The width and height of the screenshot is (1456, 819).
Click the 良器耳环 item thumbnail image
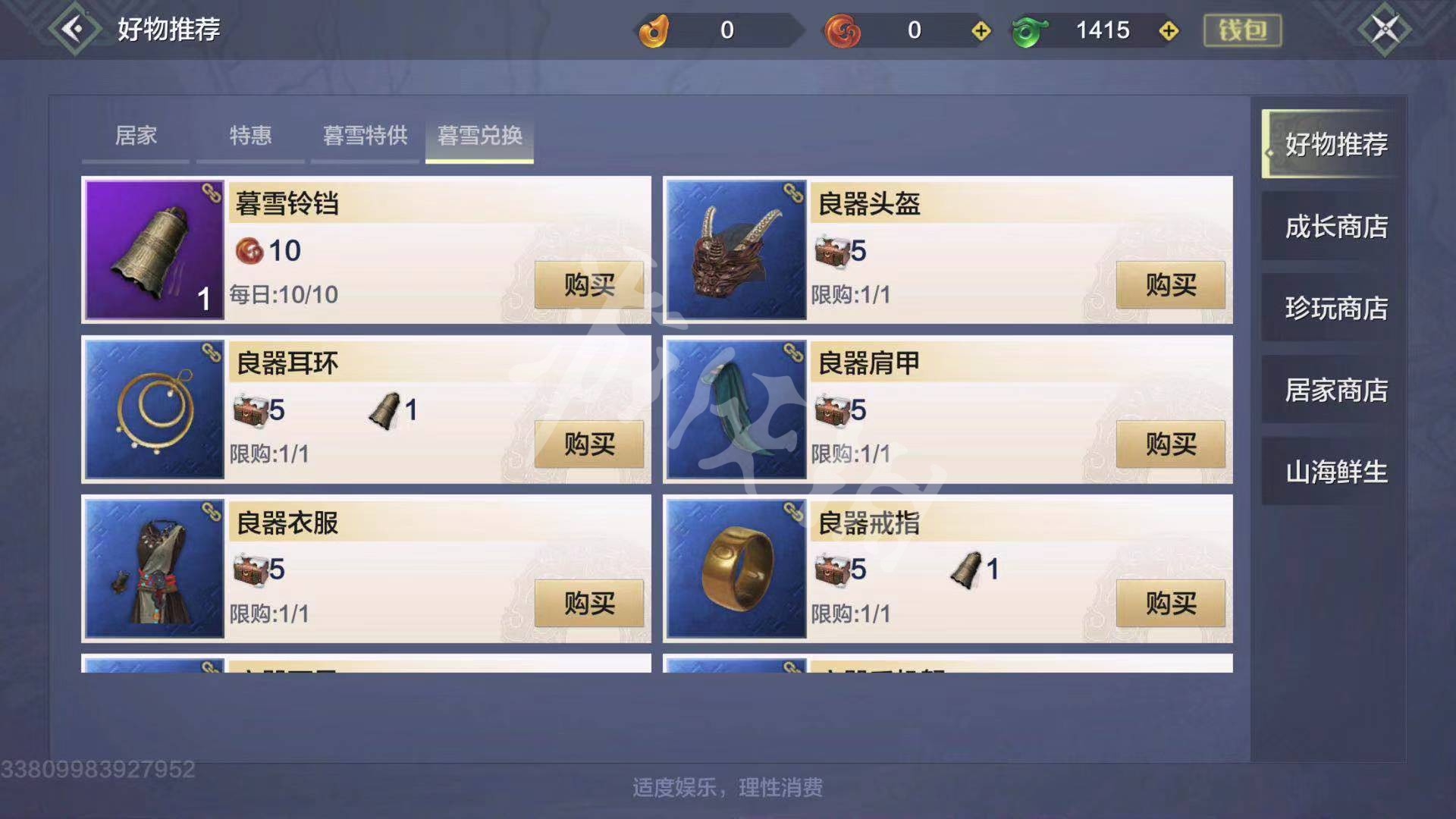[x=154, y=409]
